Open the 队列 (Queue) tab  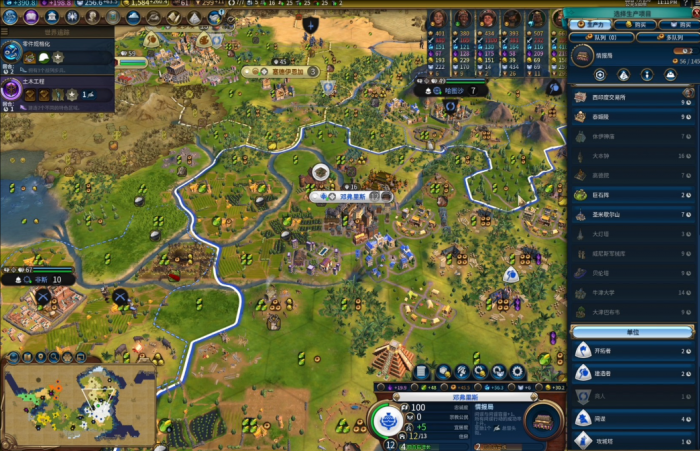coord(598,37)
